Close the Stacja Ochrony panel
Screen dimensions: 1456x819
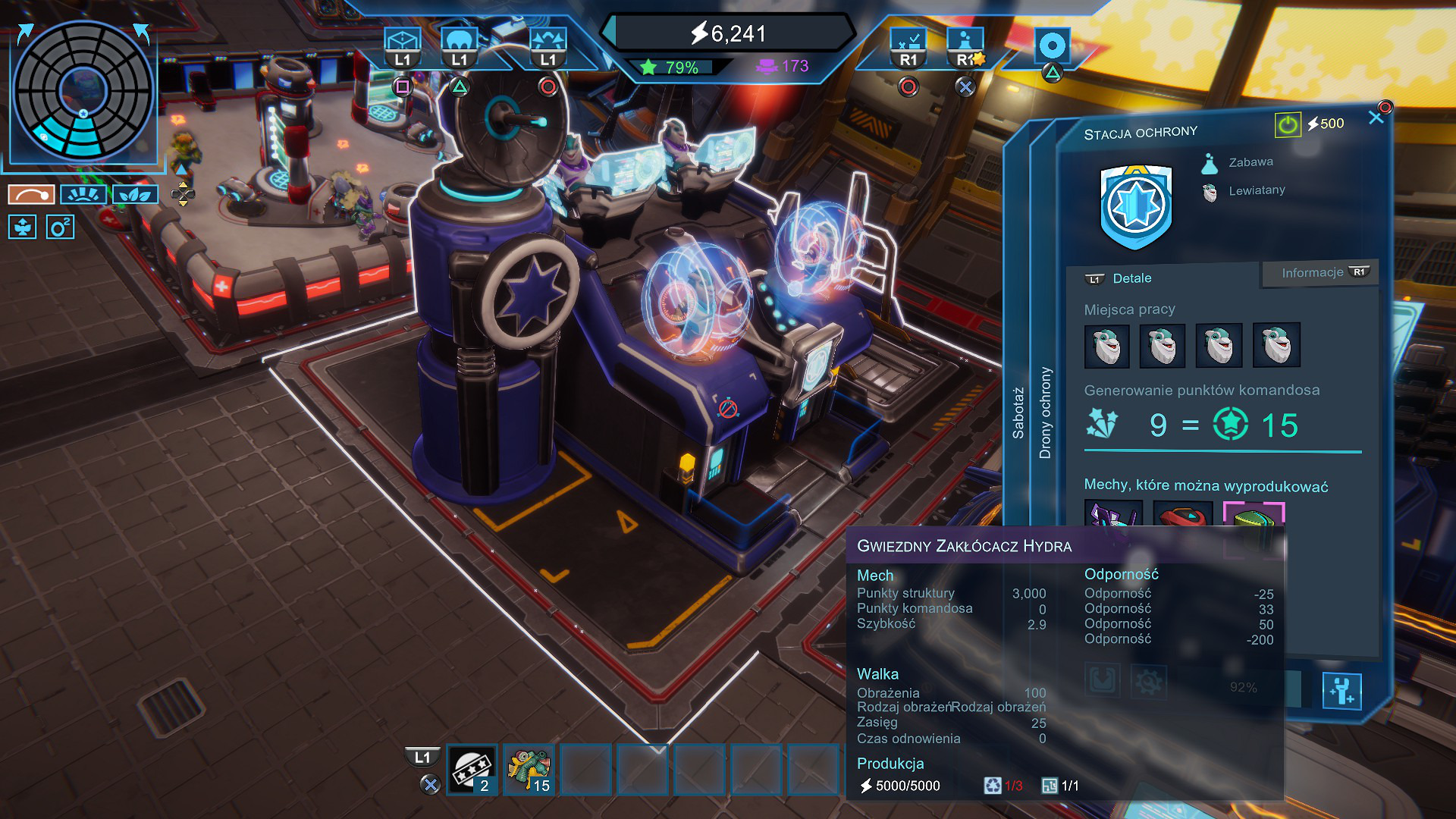(1376, 118)
